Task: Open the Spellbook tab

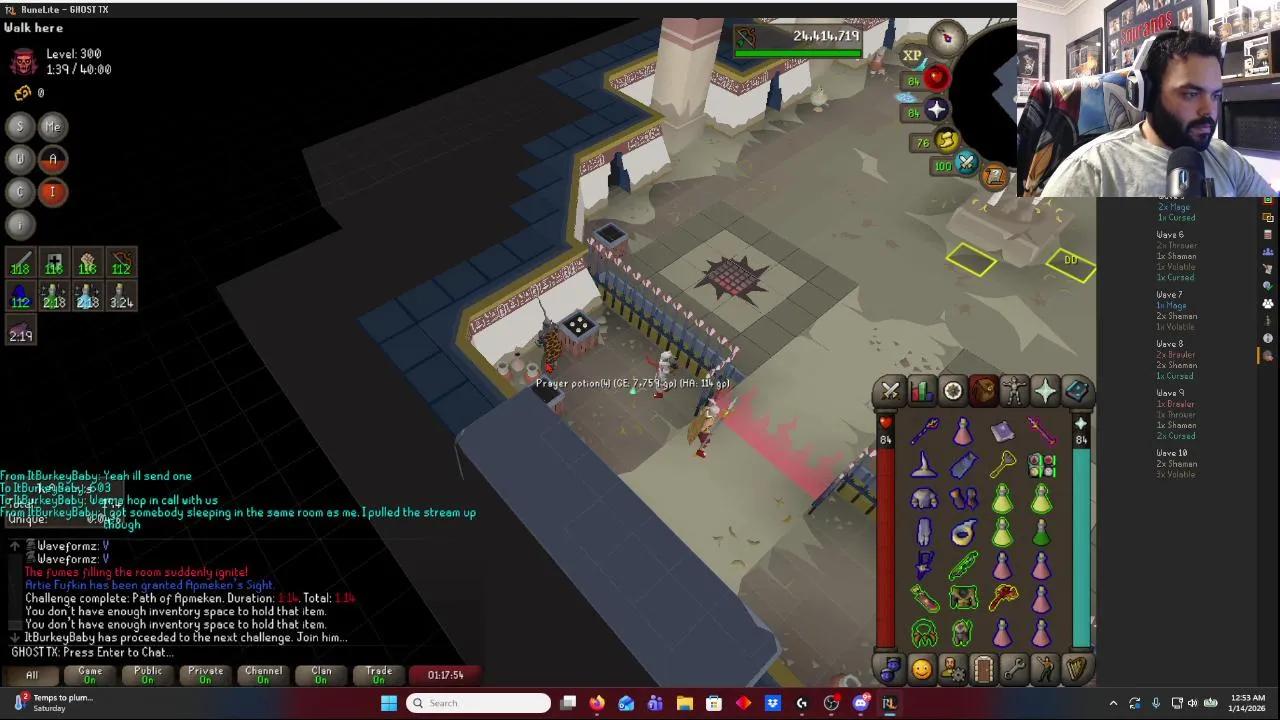Action: [x=1076, y=391]
